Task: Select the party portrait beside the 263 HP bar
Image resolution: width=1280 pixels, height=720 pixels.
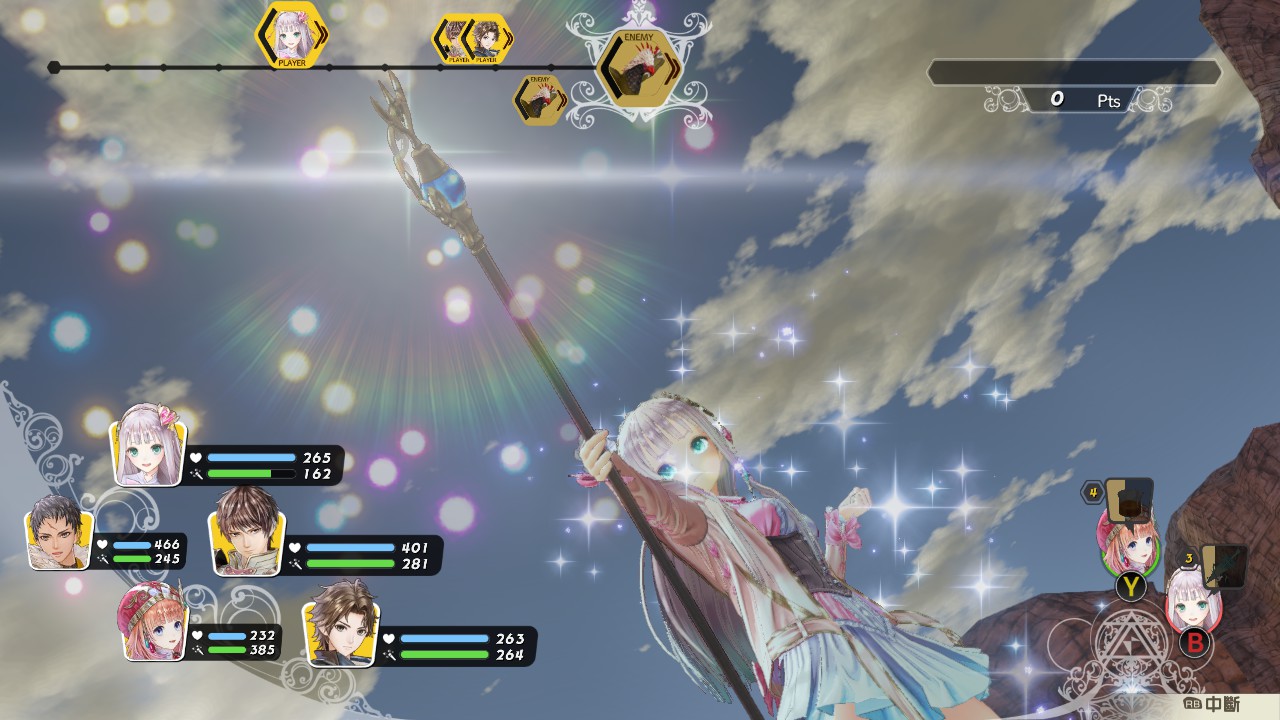Action: pyautogui.click(x=340, y=623)
